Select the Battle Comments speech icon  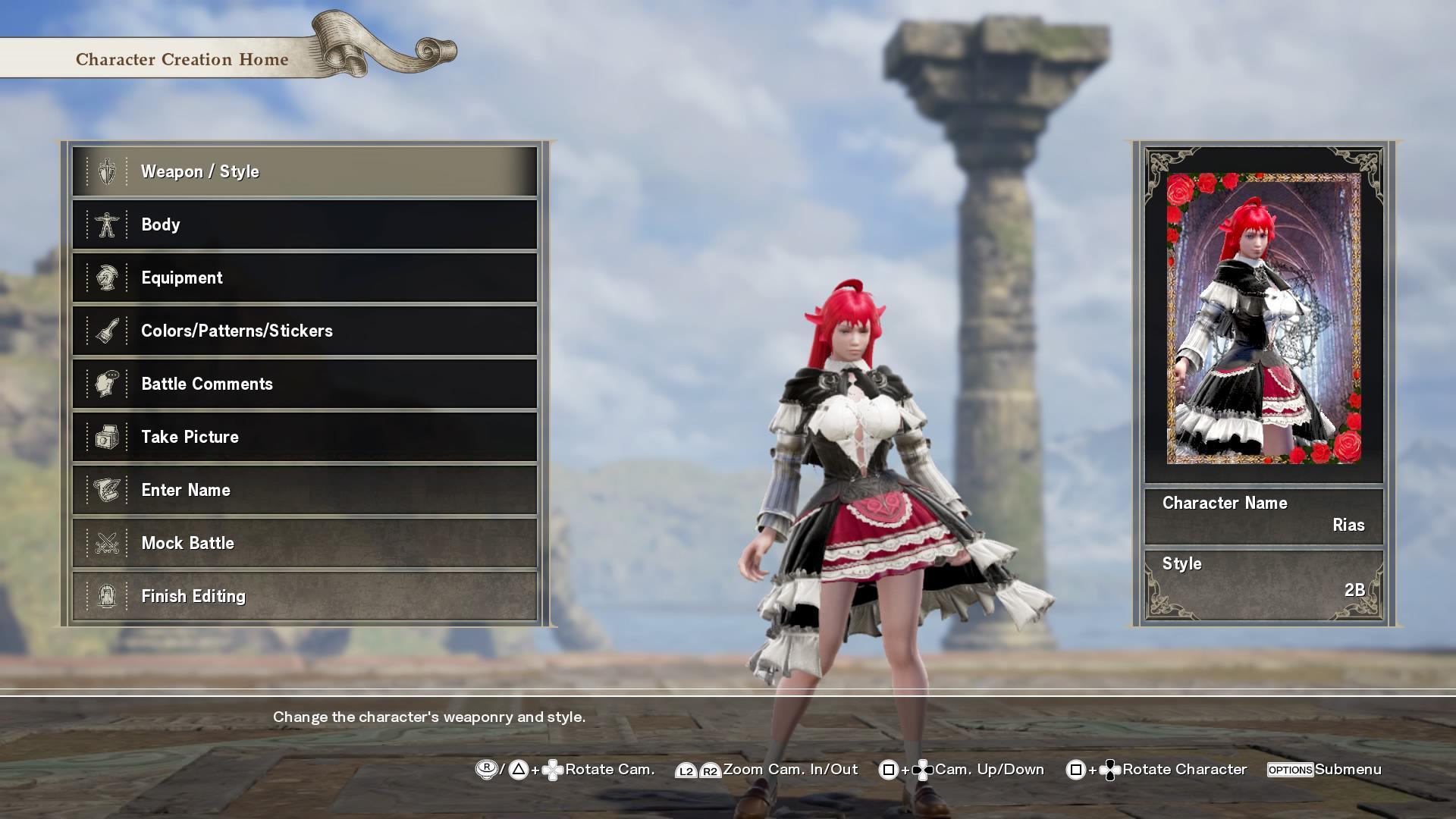pyautogui.click(x=108, y=384)
